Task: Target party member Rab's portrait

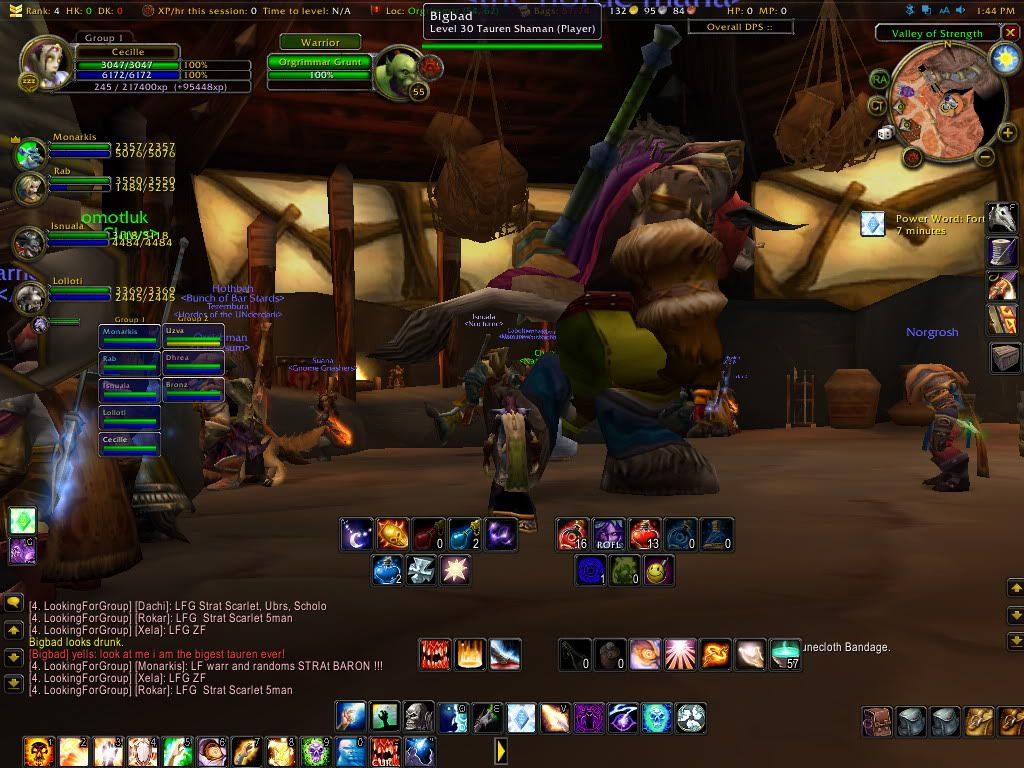Action: click(x=29, y=187)
